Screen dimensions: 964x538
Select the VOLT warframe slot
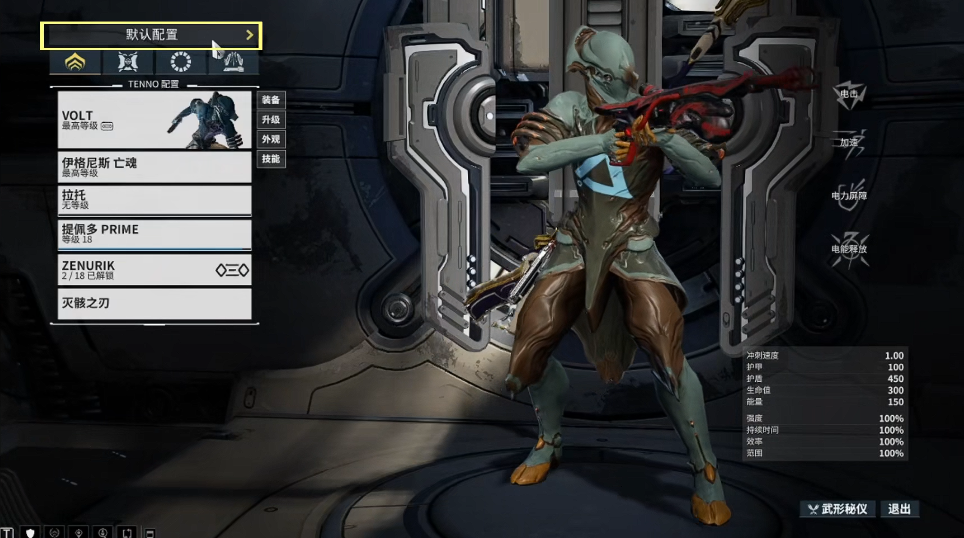(155, 119)
